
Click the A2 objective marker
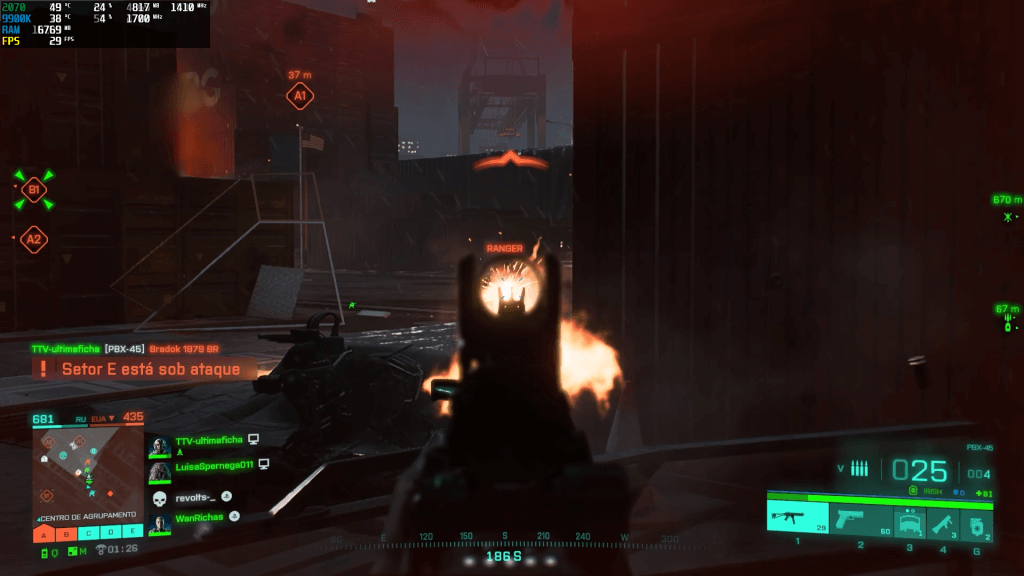click(x=34, y=239)
